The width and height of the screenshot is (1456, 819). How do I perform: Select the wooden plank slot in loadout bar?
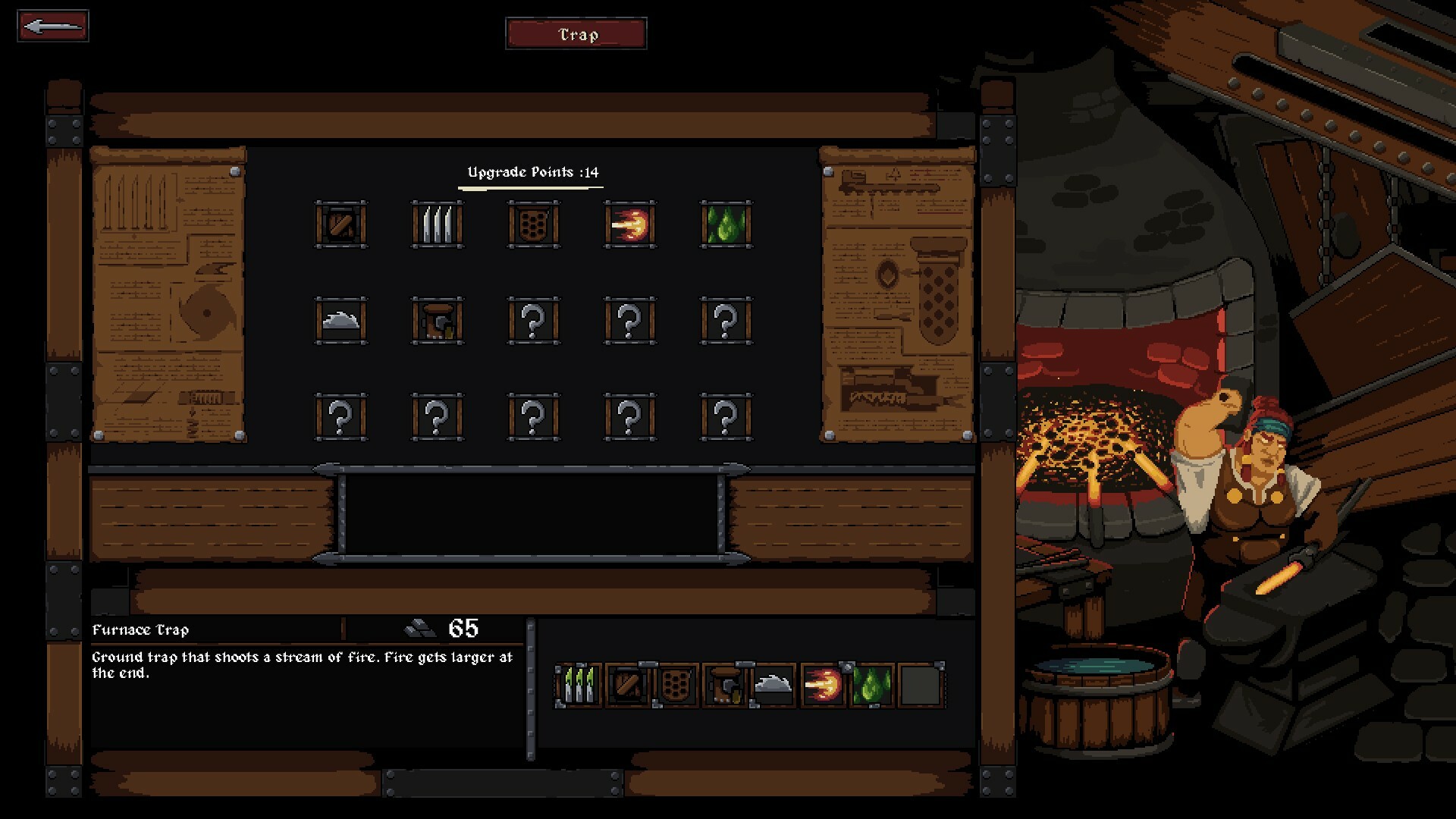click(x=628, y=686)
